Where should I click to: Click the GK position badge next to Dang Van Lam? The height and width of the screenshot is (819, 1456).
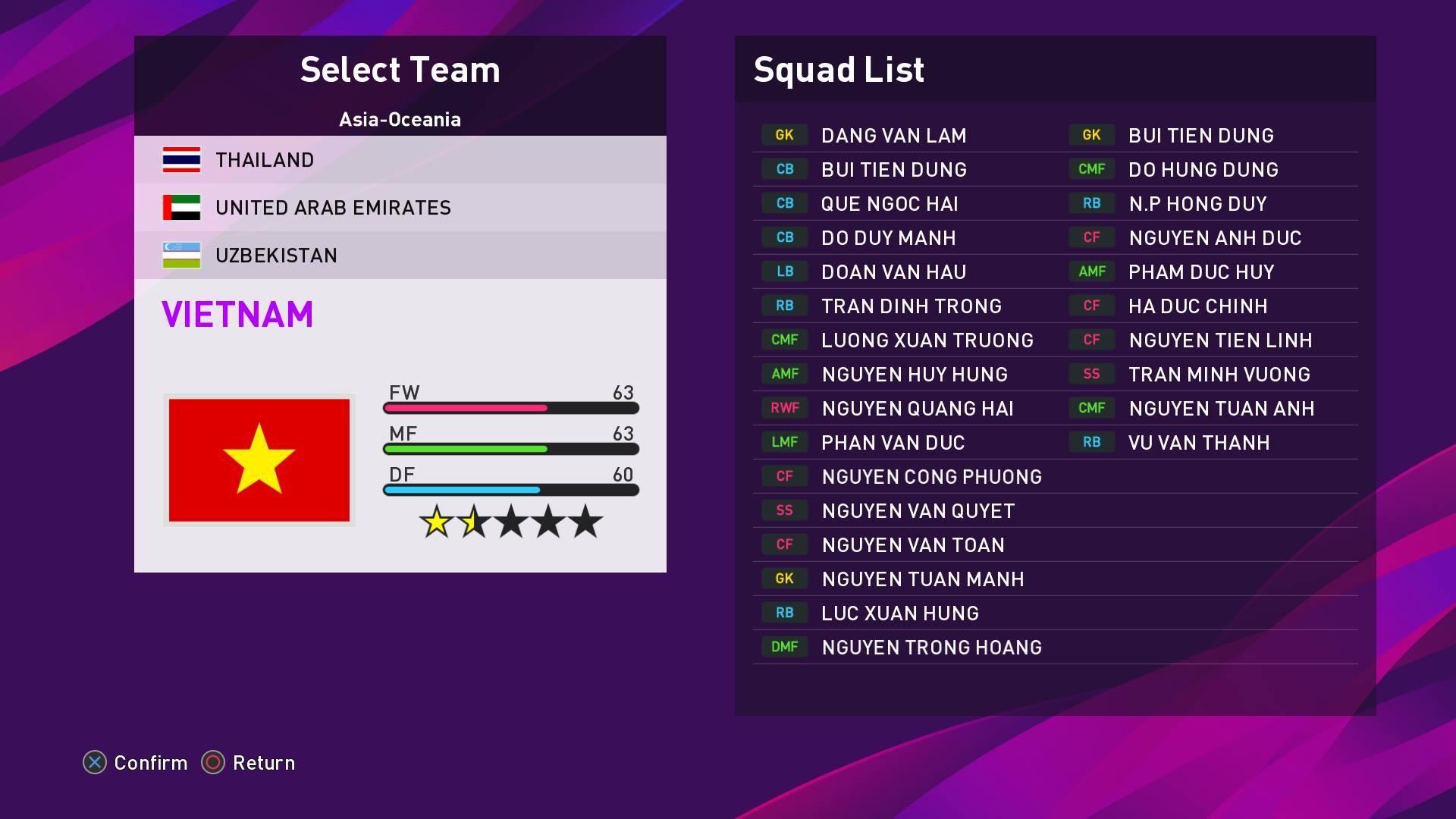(x=783, y=135)
